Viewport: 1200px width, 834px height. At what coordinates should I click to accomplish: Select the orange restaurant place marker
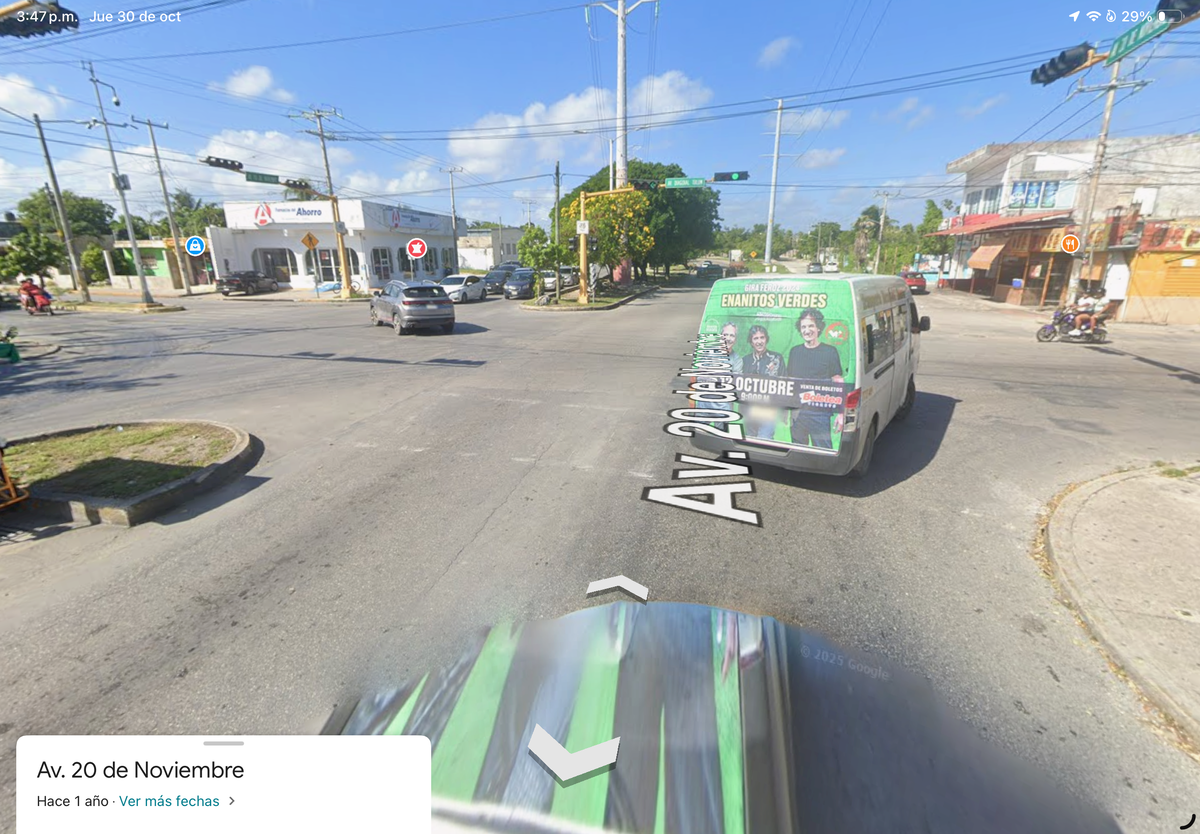pos(1070,243)
